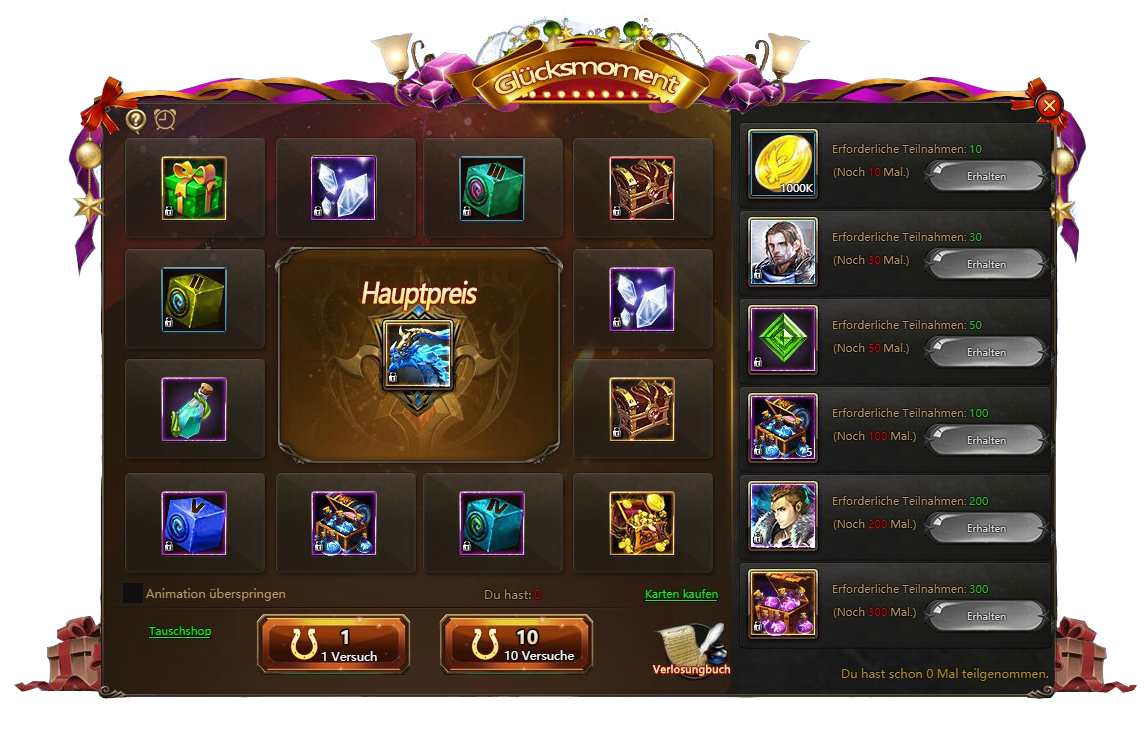Open the Tauschshop link
This screenshot has height=738, width=1147.
pos(180,631)
